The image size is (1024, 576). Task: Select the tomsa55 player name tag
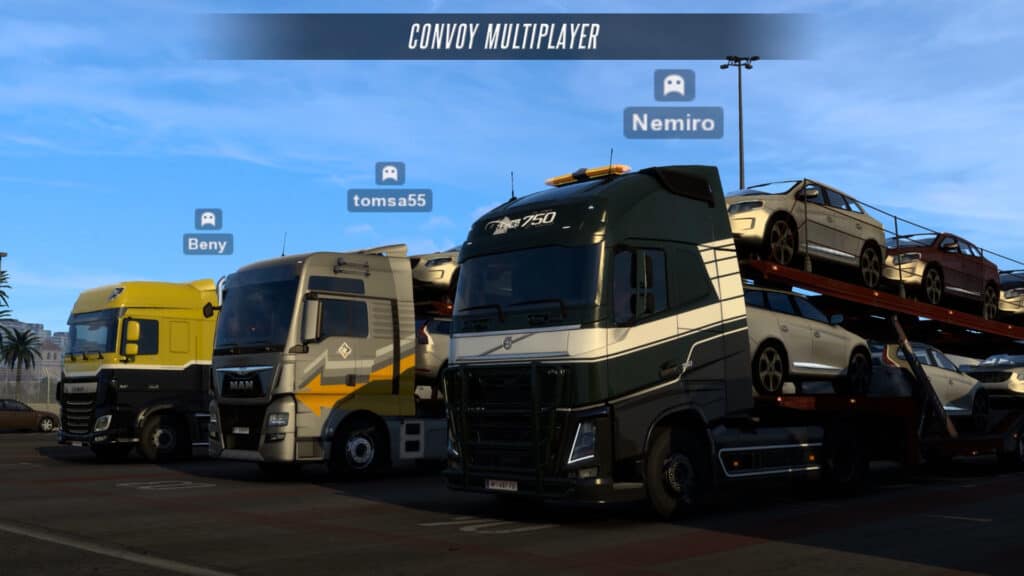(390, 200)
